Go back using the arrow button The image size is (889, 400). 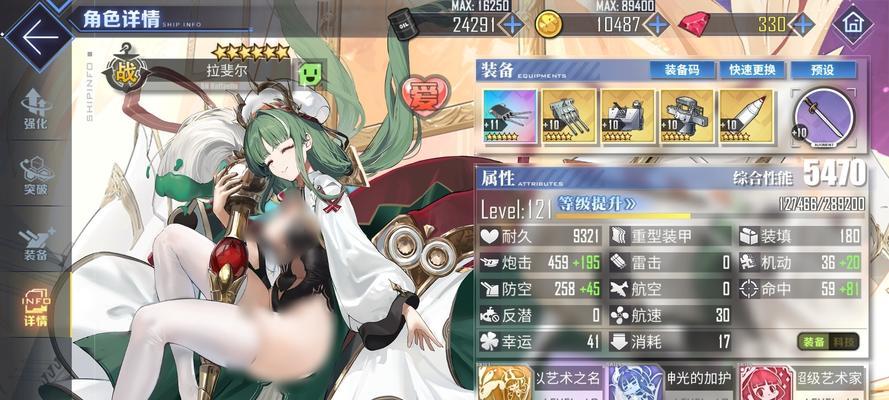(36, 37)
